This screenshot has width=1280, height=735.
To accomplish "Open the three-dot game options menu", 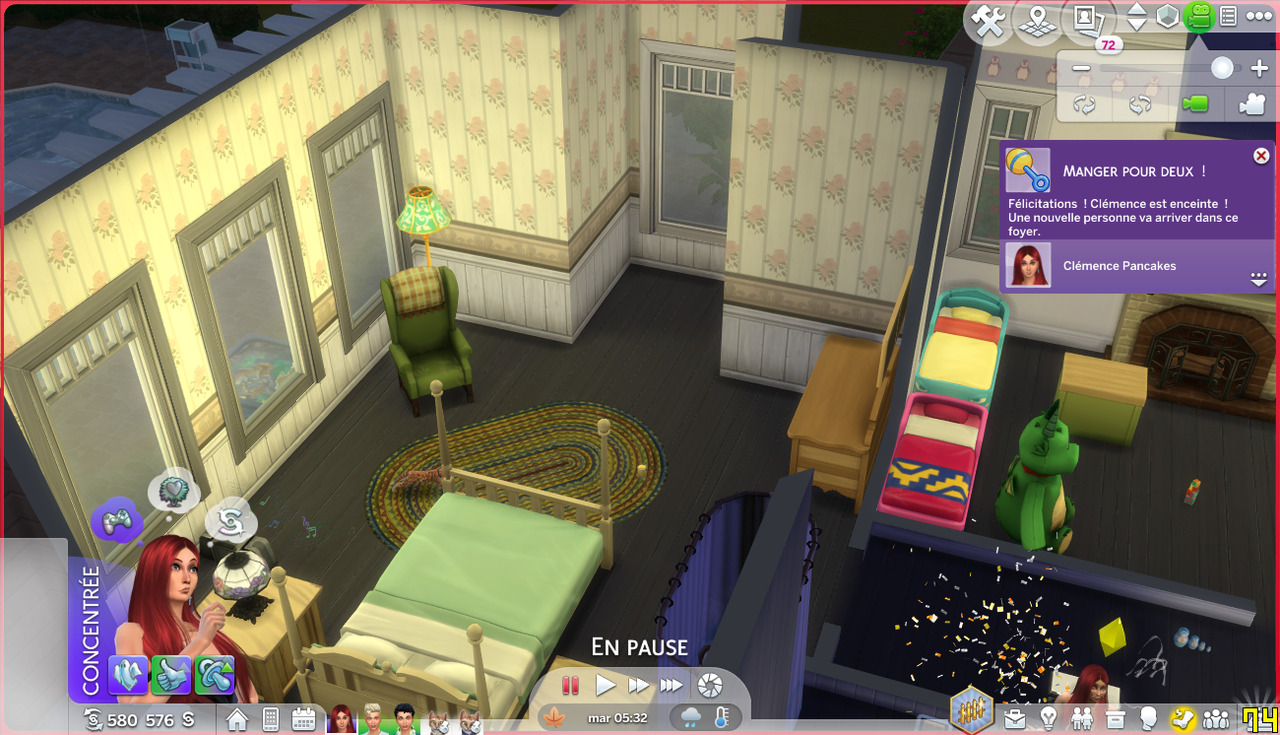I will pyautogui.click(x=1257, y=17).
